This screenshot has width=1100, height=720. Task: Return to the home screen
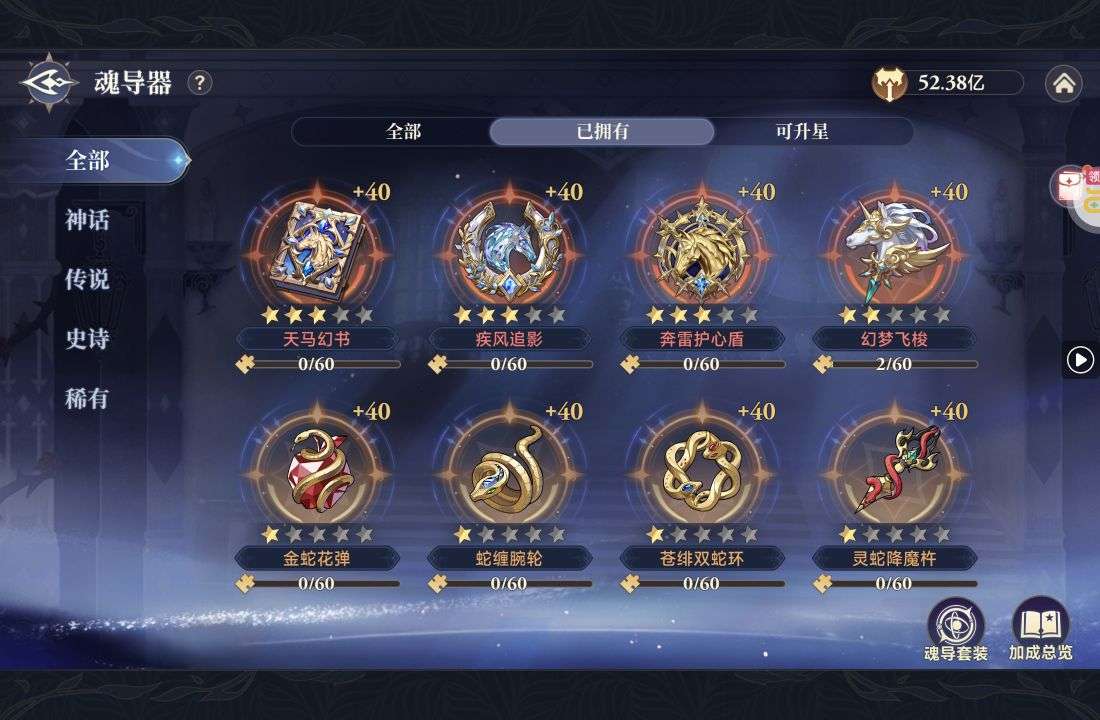point(1063,84)
